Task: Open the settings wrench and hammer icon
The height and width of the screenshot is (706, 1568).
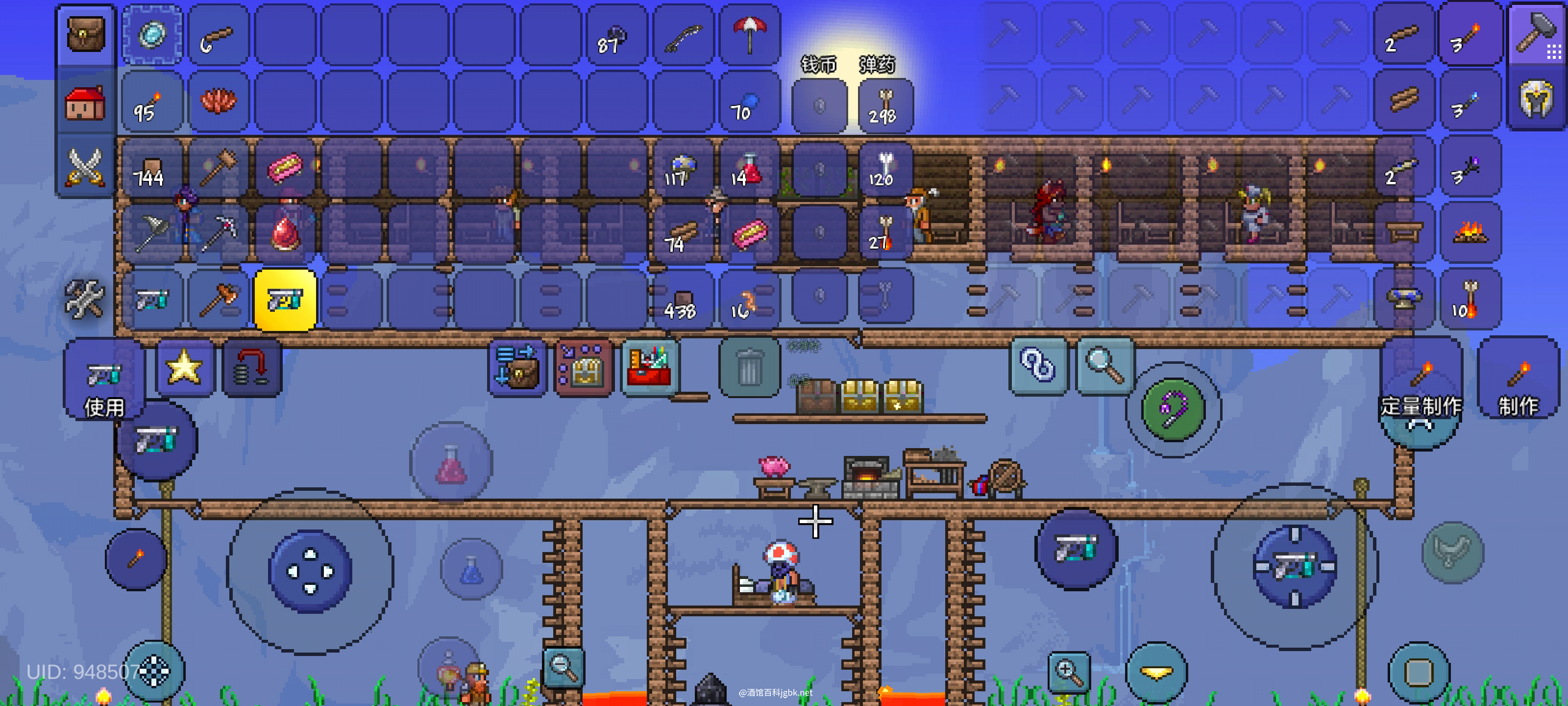Action: pos(84,299)
